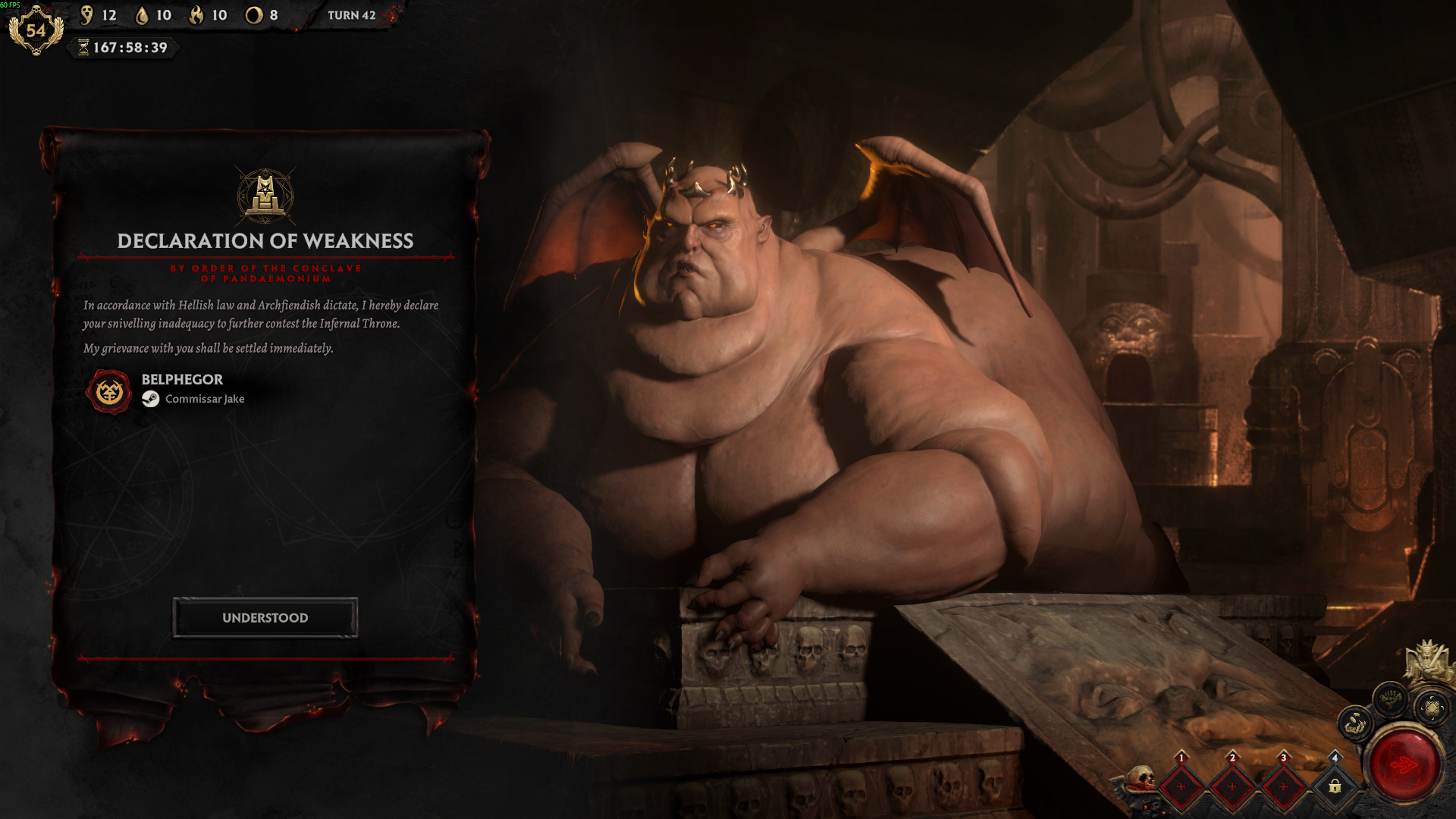This screenshot has width=1456, height=819.
Task: Select order slot number 3
Action: point(1283,786)
